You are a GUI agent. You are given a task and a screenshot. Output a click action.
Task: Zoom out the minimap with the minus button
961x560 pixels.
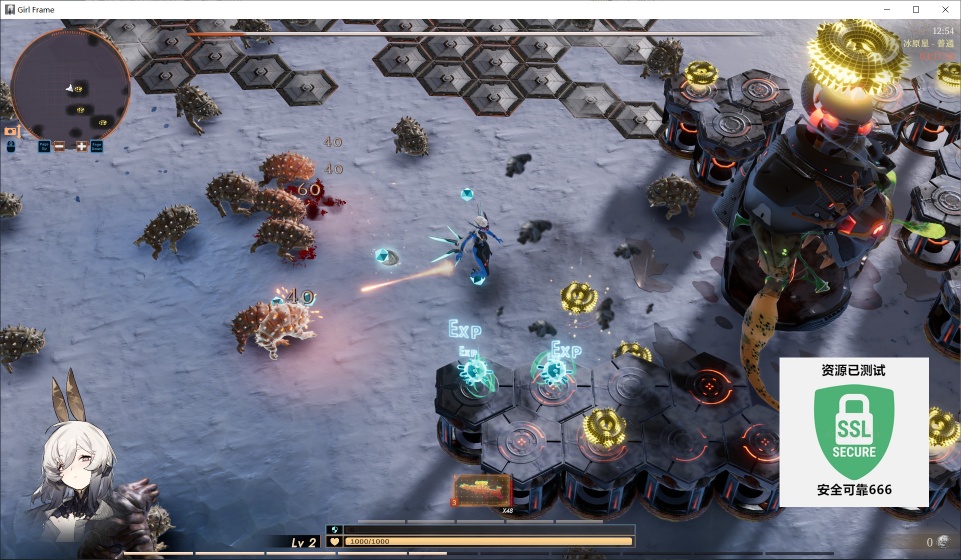click(x=60, y=146)
